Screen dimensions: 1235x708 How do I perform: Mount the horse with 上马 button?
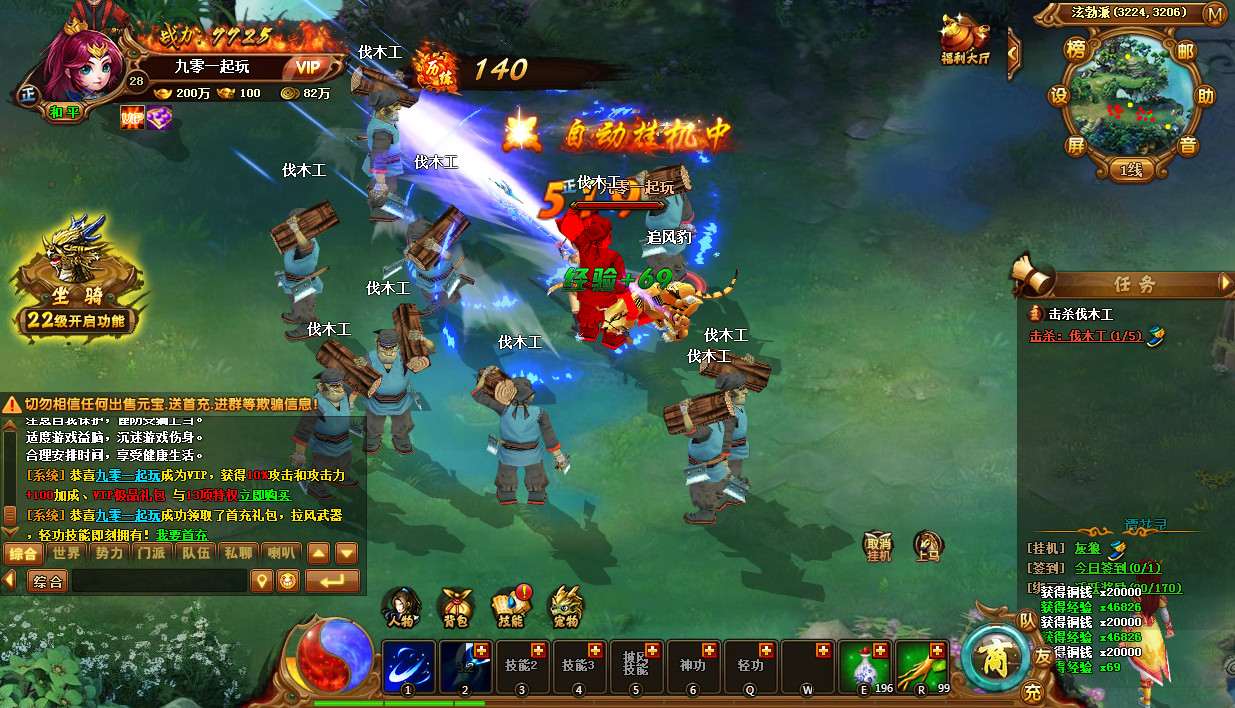click(928, 547)
